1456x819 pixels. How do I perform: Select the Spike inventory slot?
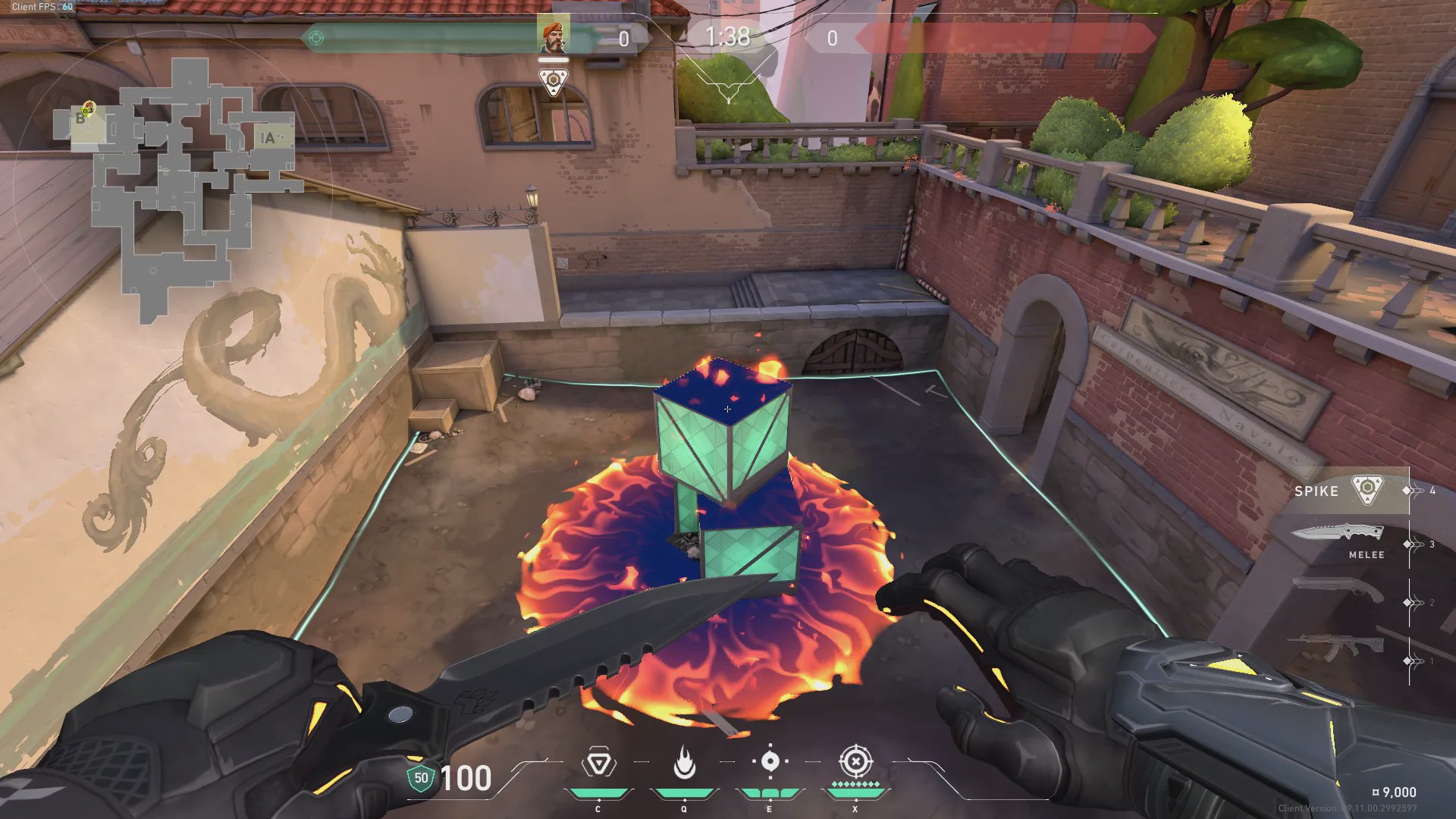click(x=1342, y=491)
